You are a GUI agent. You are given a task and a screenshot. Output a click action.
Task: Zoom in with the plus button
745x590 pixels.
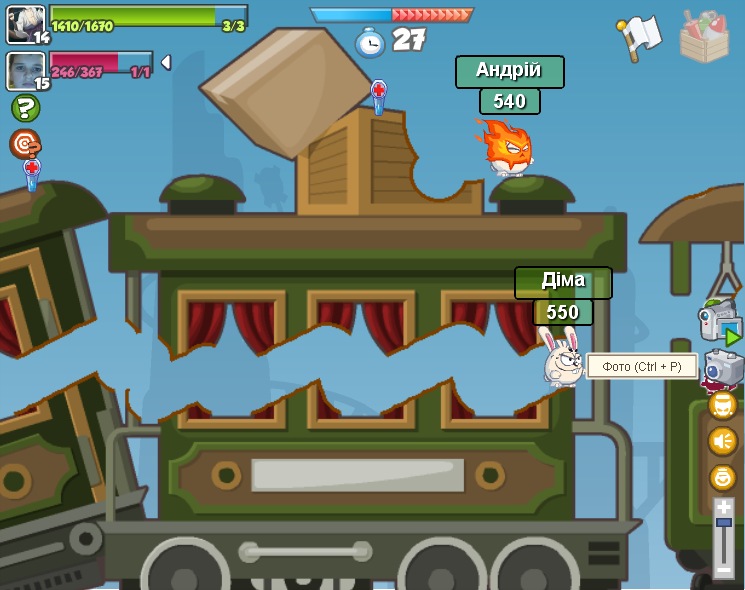[x=724, y=508]
